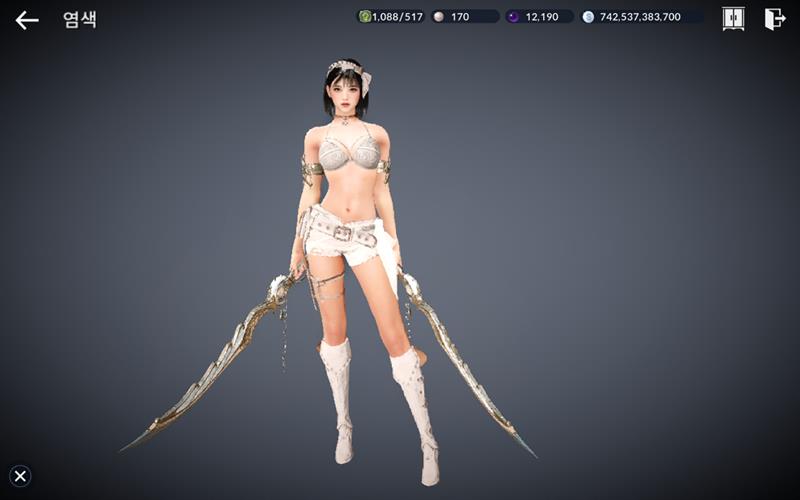Open the green stamina counter
Screen dimensions: 800x500
point(391,17)
